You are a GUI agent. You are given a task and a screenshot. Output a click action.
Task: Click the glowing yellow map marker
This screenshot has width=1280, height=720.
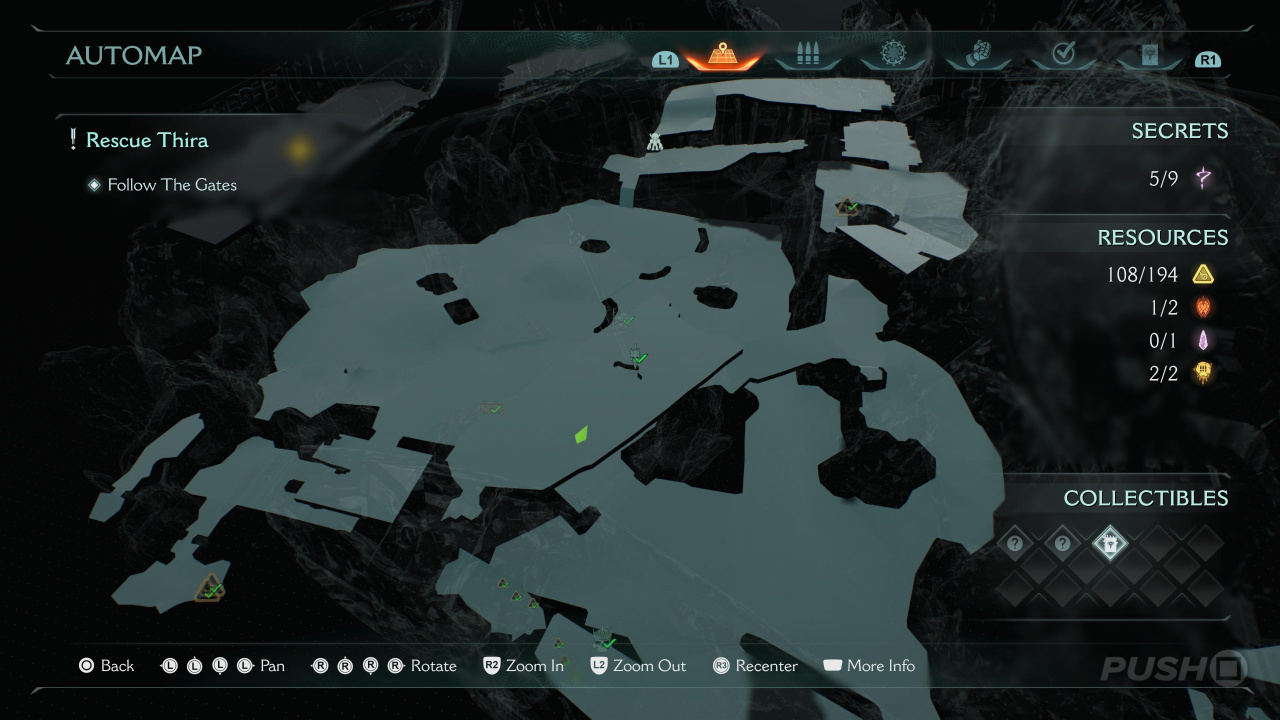[298, 150]
